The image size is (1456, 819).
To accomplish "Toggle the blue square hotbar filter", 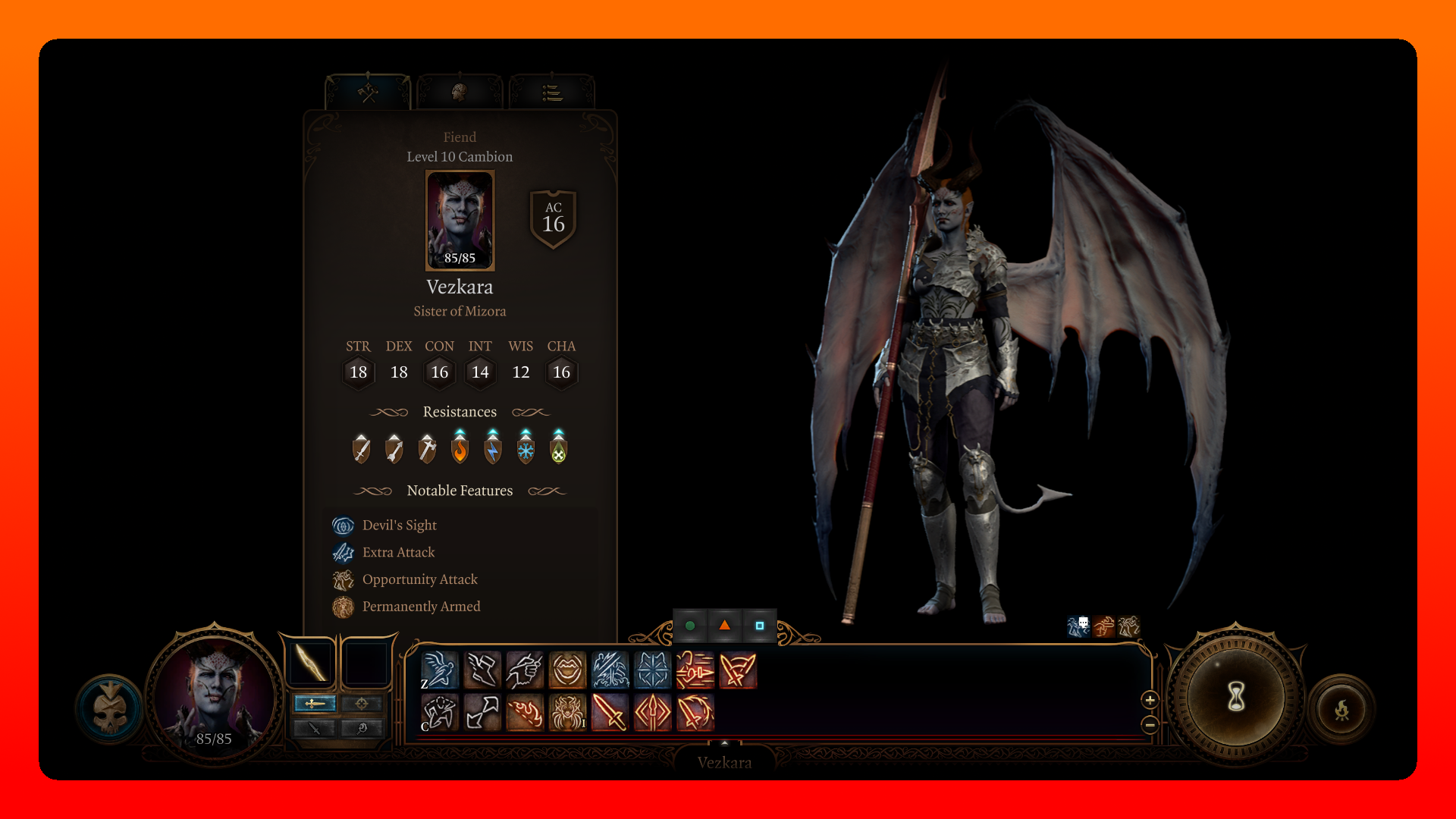I will tap(760, 626).
